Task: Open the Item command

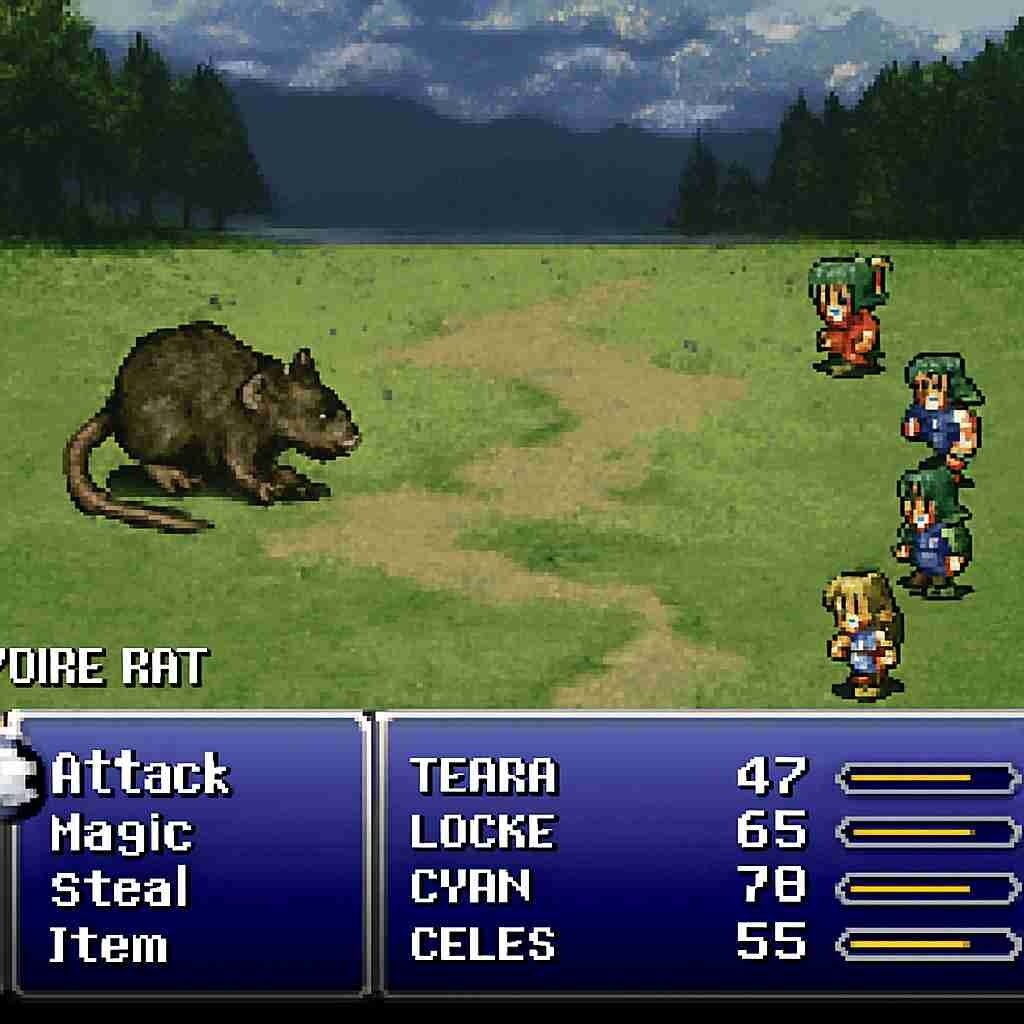Action: point(108,945)
